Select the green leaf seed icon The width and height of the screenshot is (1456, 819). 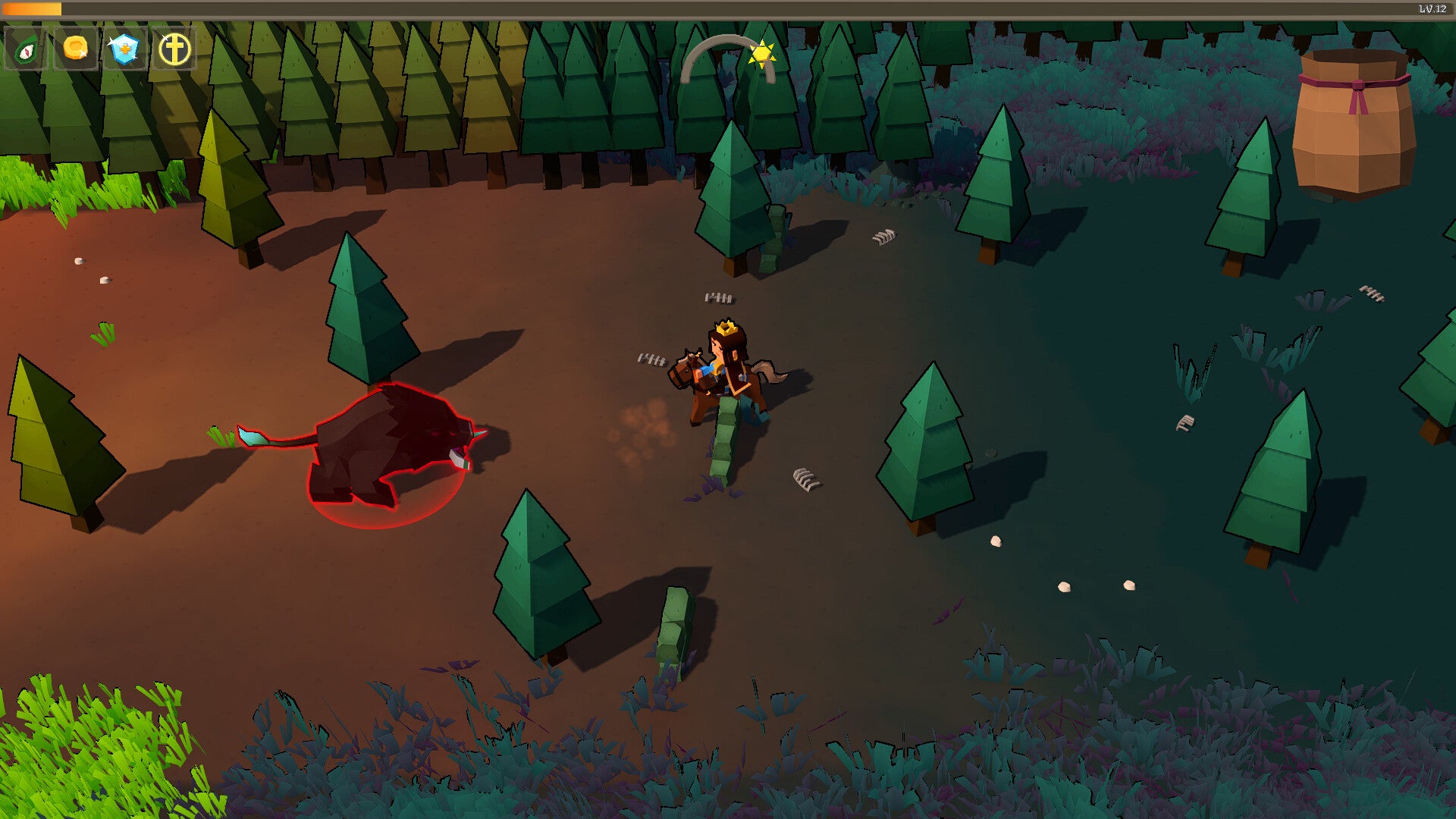(27, 49)
